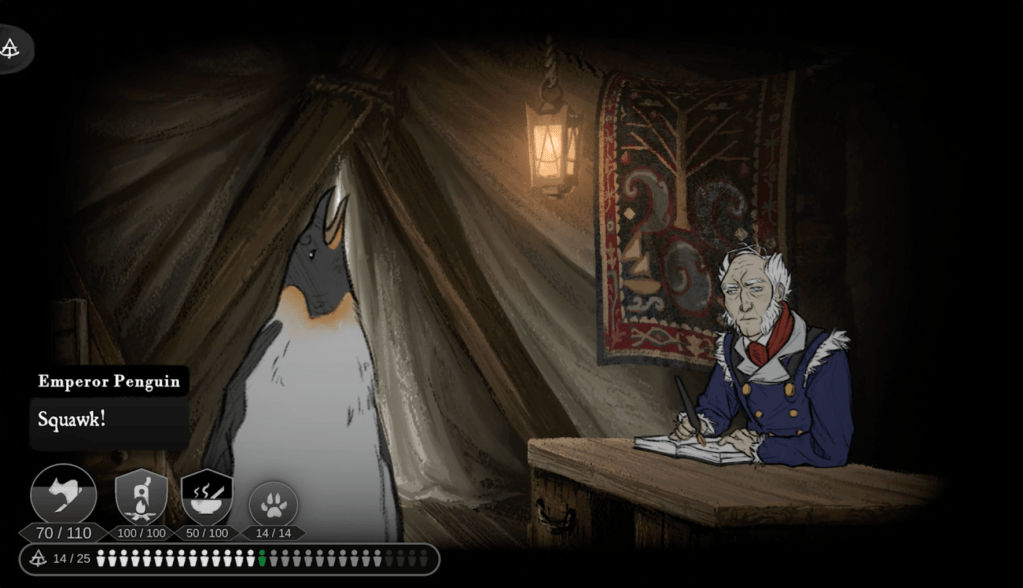
Task: Click the green figure in the crew bar
Action: 262,558
